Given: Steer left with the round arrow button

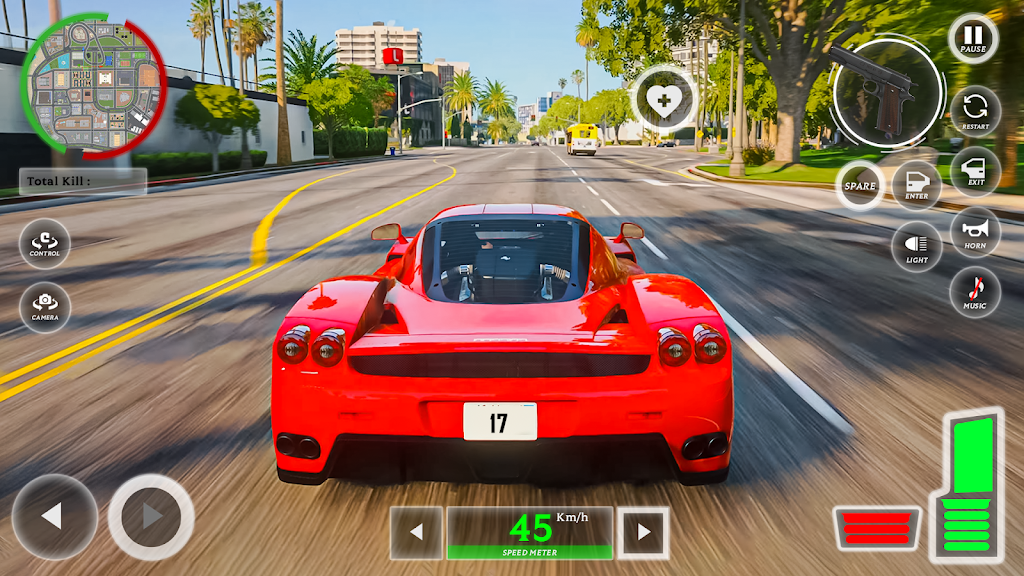Looking at the screenshot, I should [x=54, y=516].
